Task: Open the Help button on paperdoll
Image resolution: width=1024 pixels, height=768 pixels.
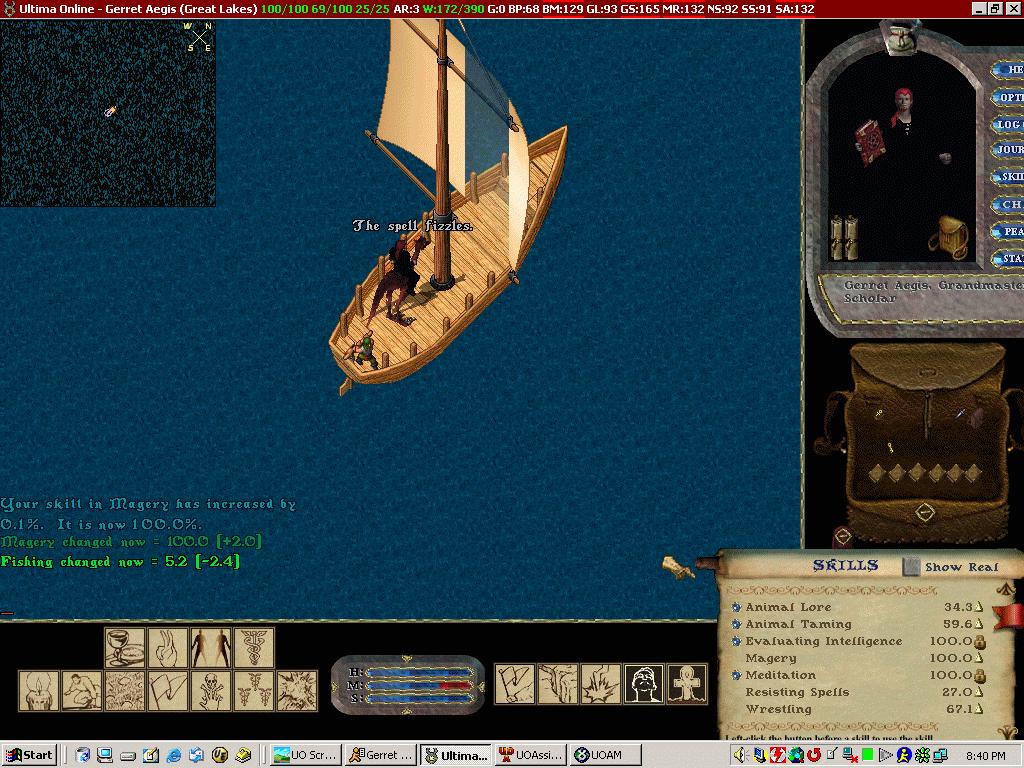Action: click(1010, 70)
